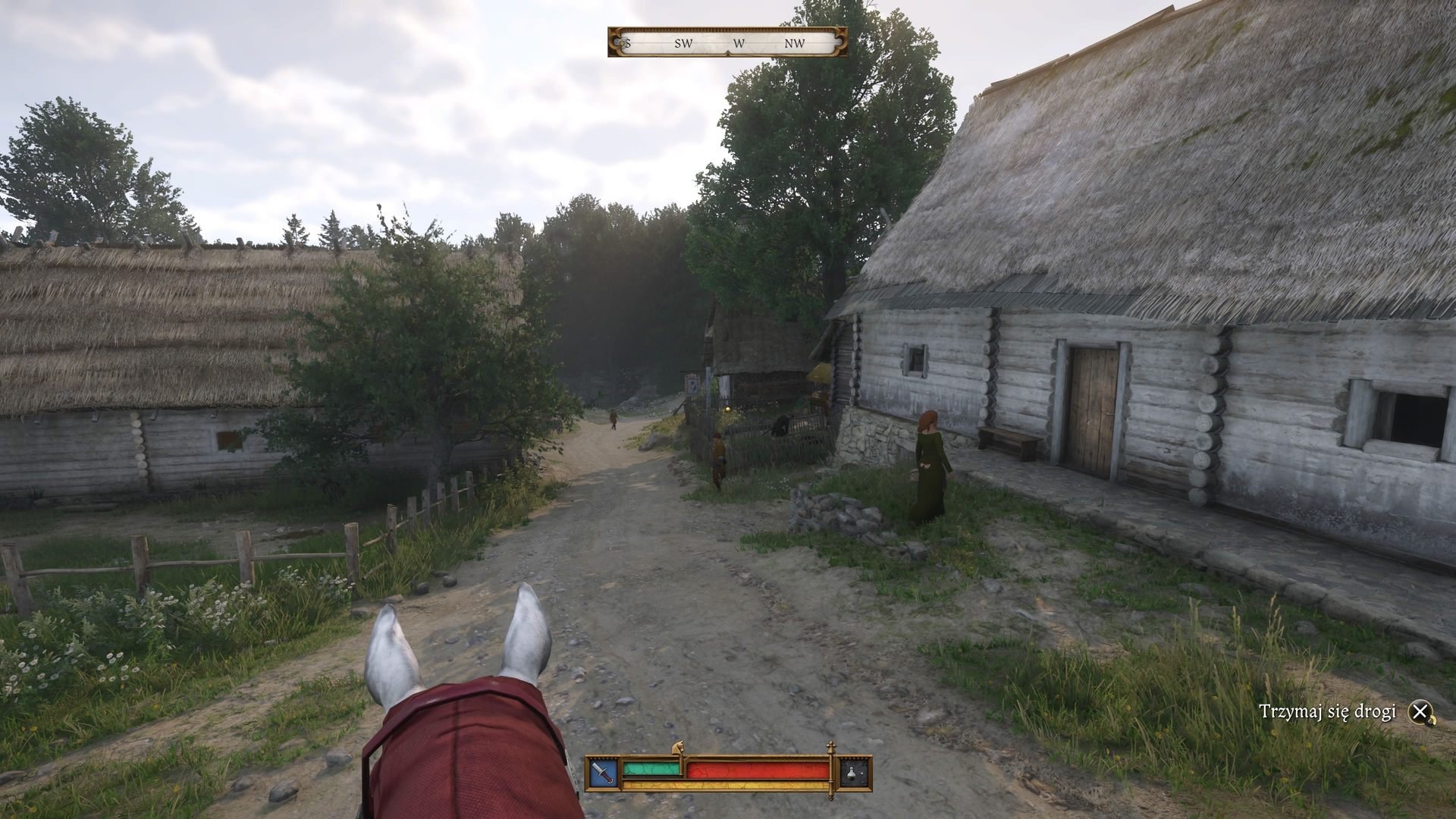Click the S marker on the compass

629,43
